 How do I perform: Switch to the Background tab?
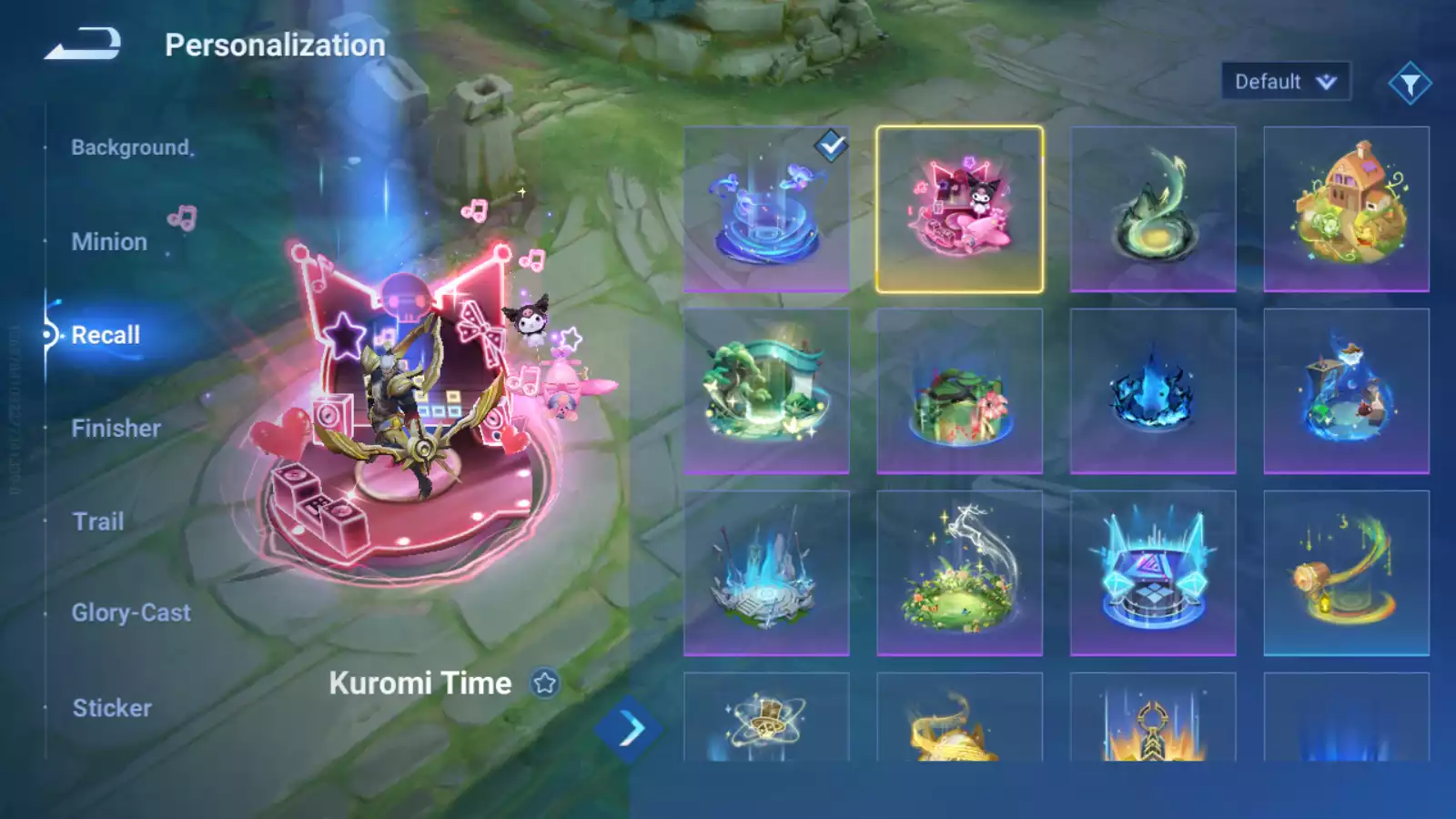[x=131, y=147]
